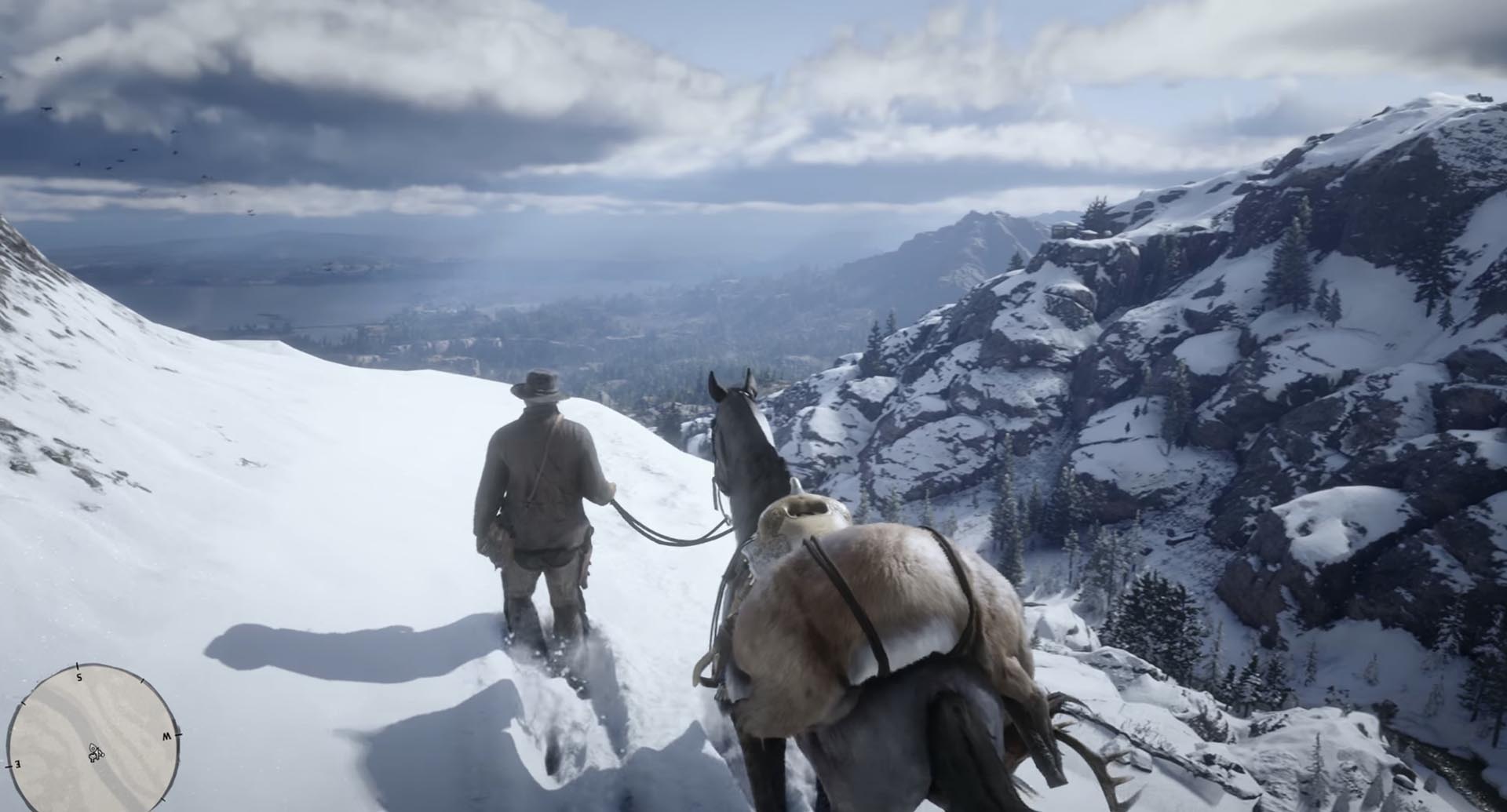The image size is (1507, 812).
Task: Click the "W" west marker on the compass
Action: [167, 735]
